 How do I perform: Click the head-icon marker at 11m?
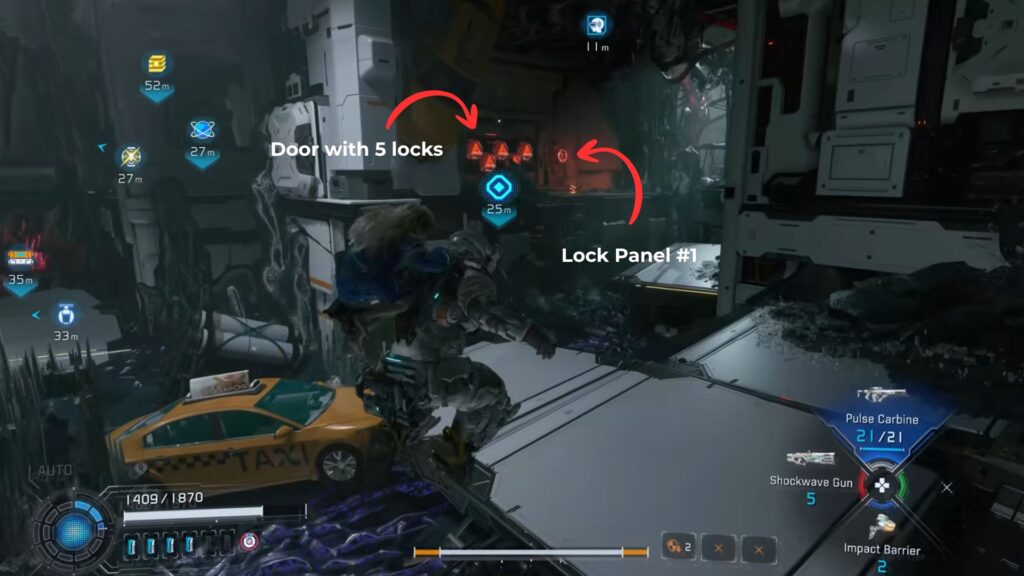[597, 26]
